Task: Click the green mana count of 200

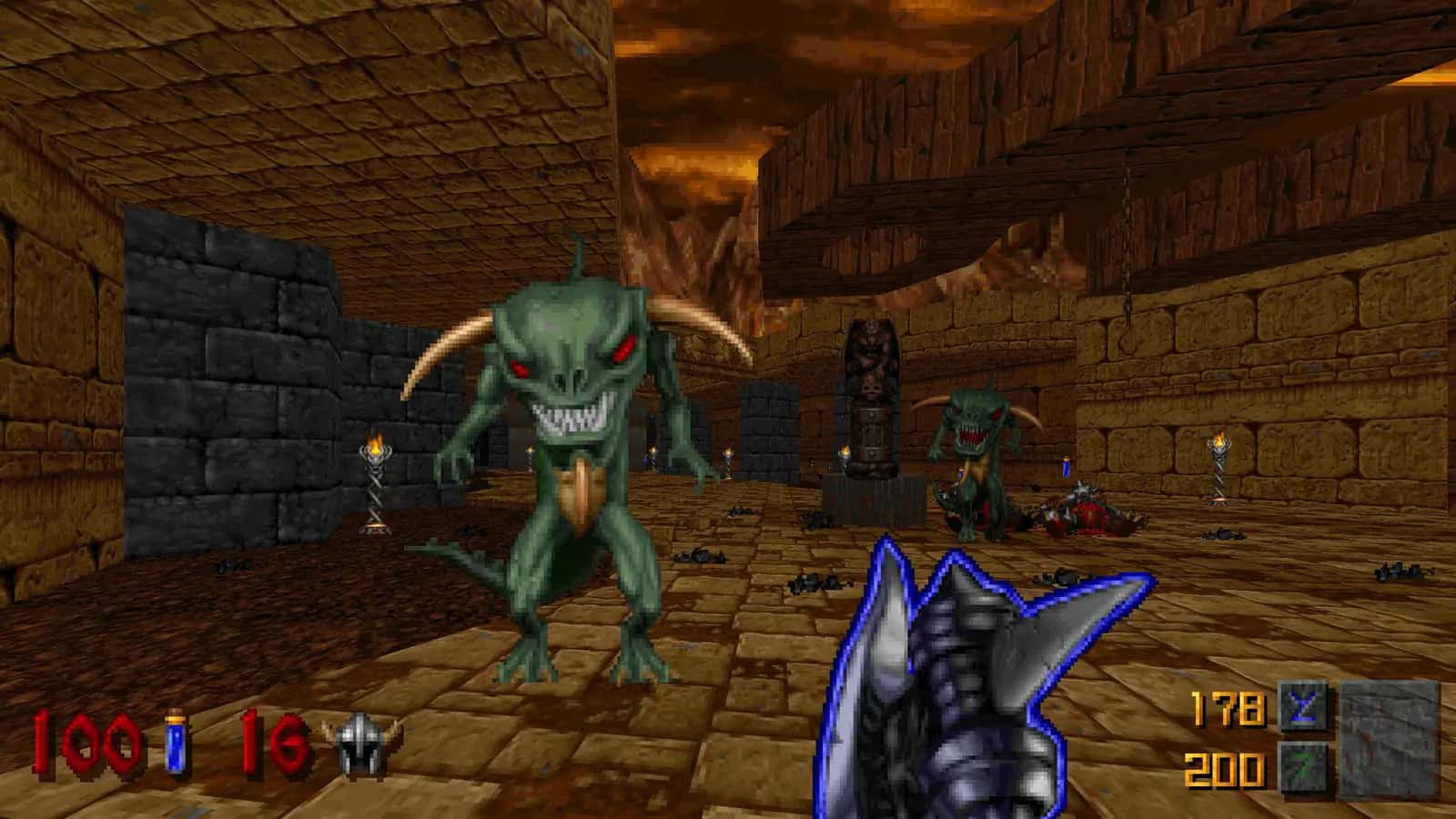Action: (x=1224, y=769)
